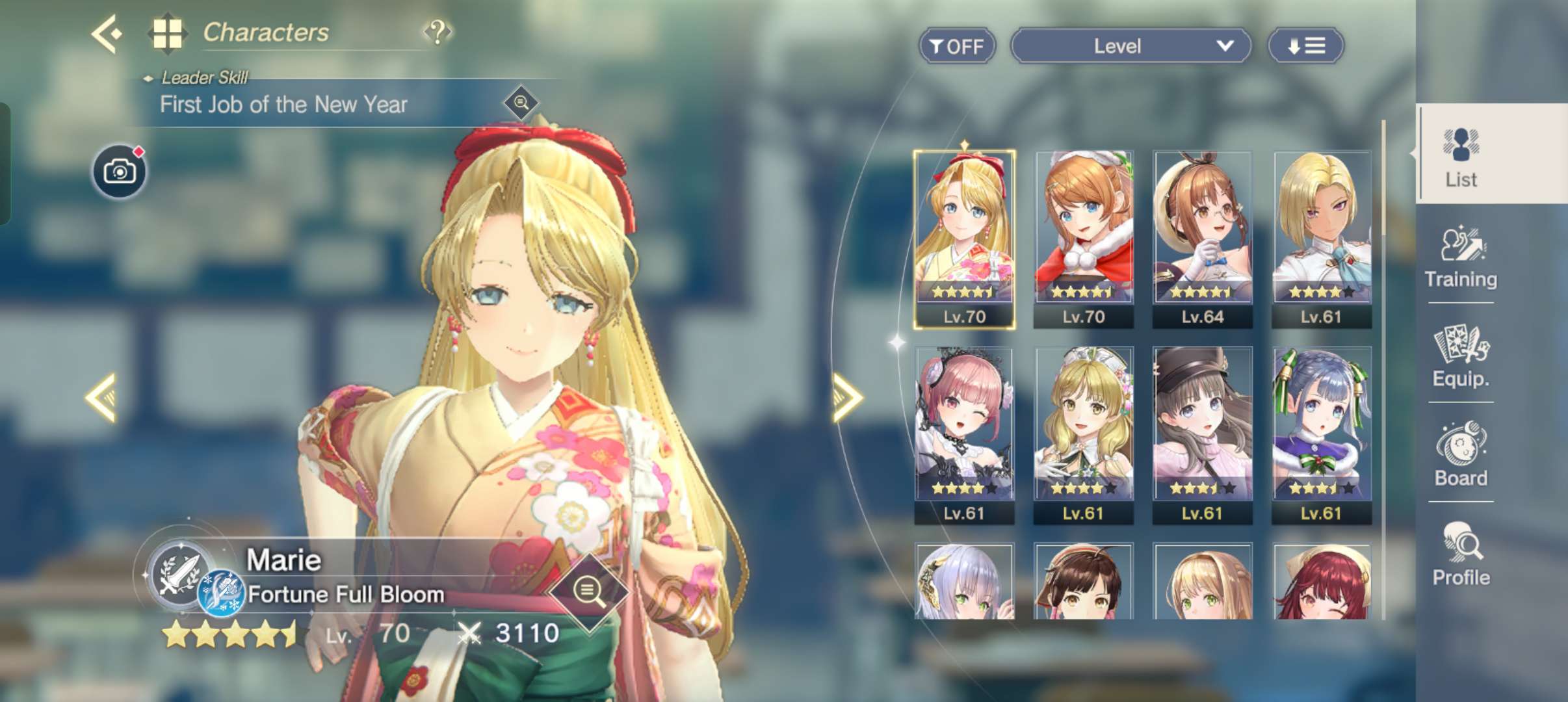1568x702 pixels.
Task: Open the Board tab
Action: [1461, 455]
